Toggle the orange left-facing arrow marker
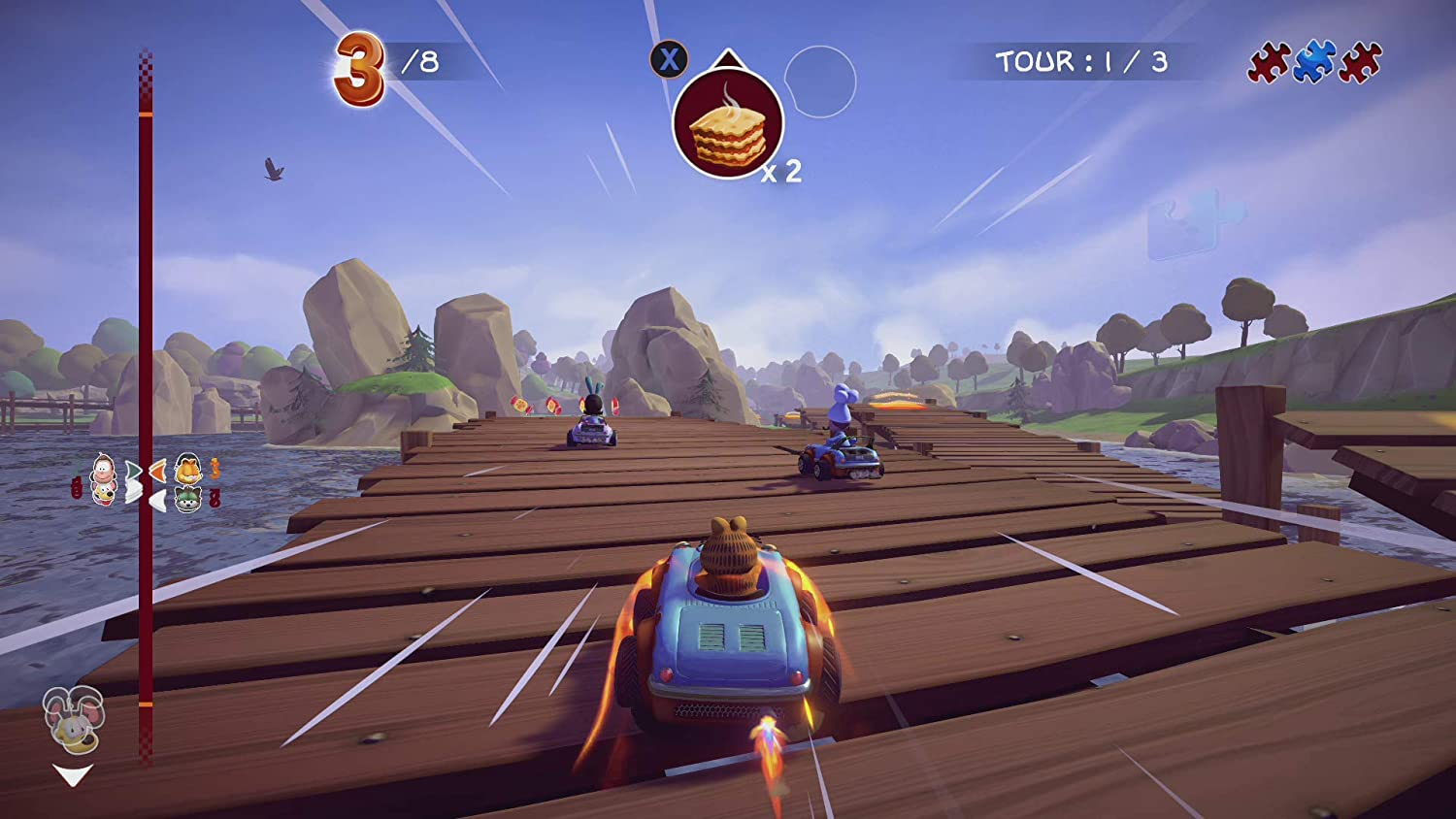This screenshot has width=1456, height=819. pyautogui.click(x=158, y=471)
